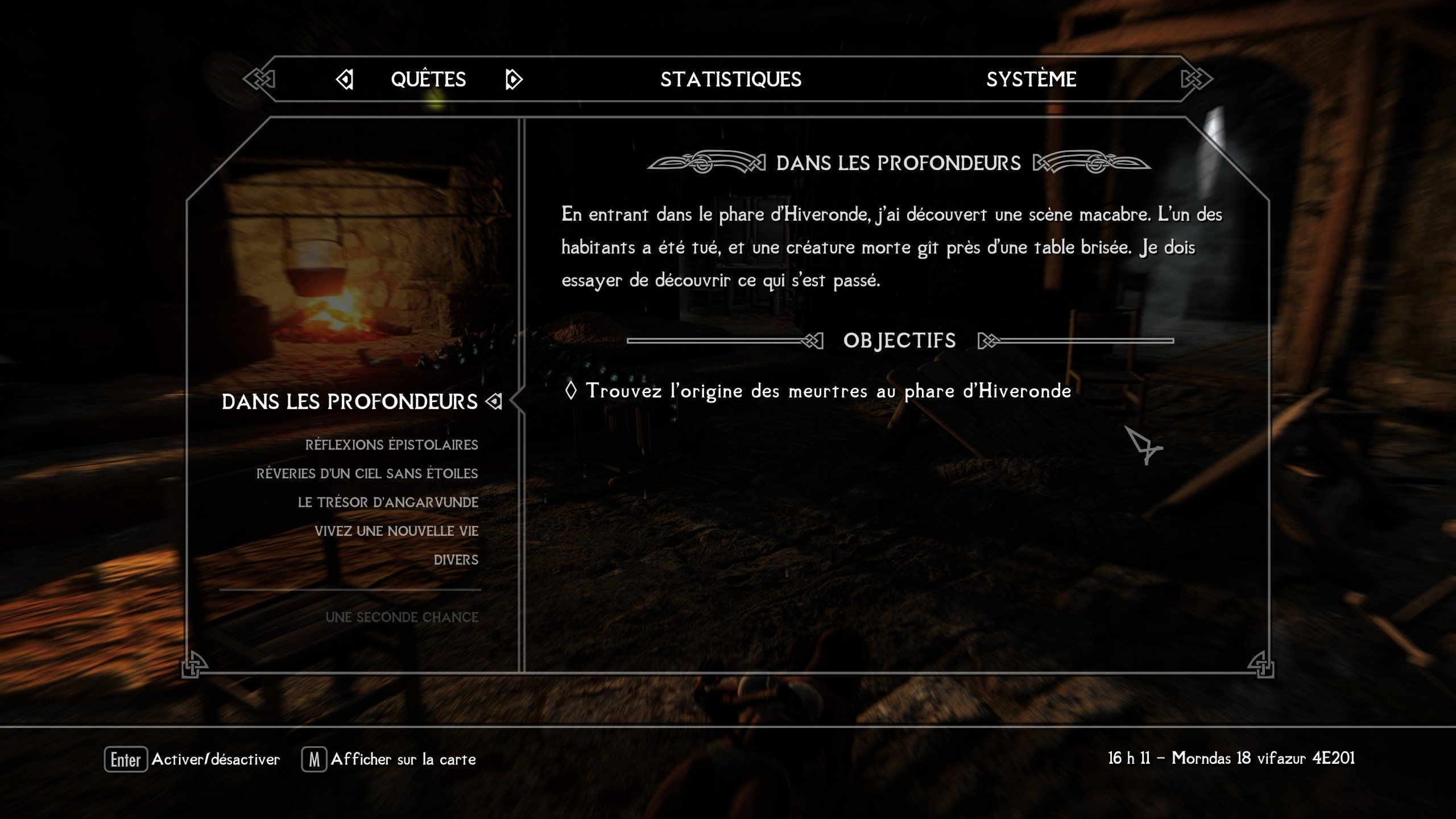Click the right arrow beside Quêtes

[513, 79]
